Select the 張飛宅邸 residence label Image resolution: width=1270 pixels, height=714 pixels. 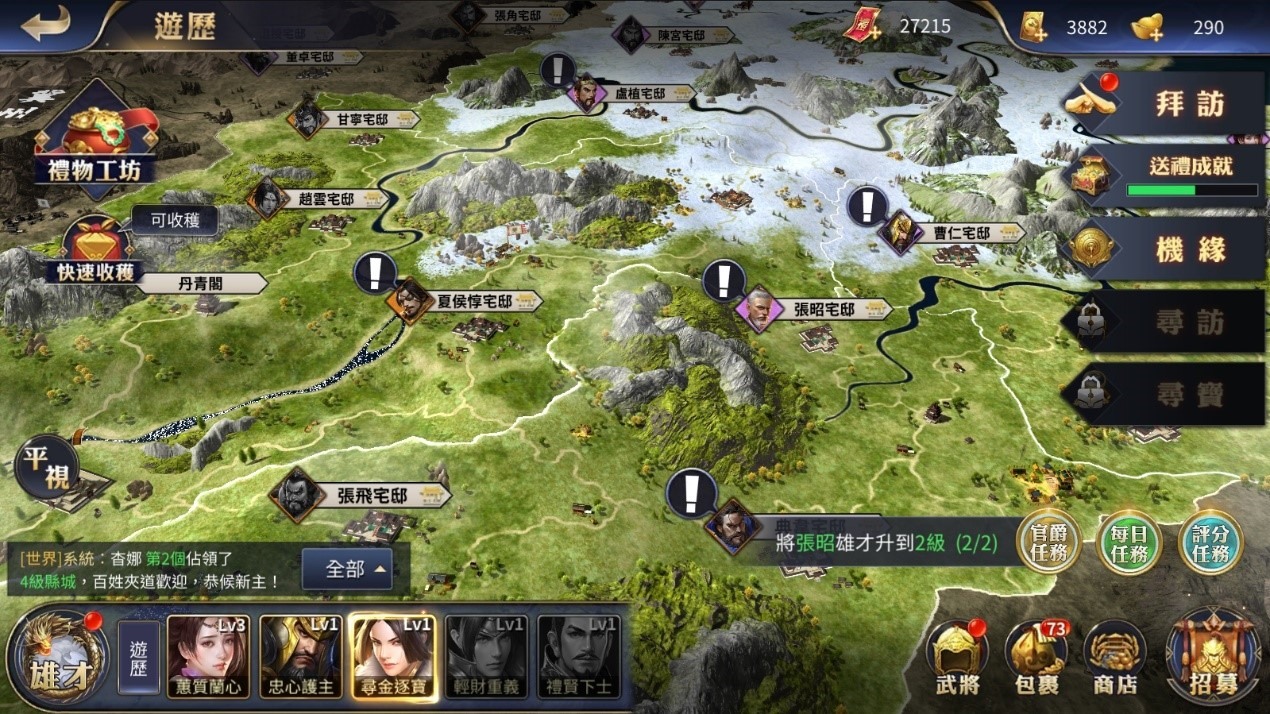[x=372, y=495]
